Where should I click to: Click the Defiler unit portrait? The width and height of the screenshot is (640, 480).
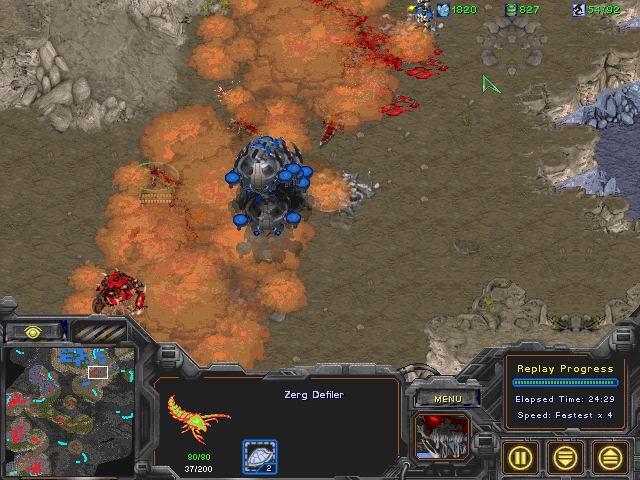[x=440, y=438]
